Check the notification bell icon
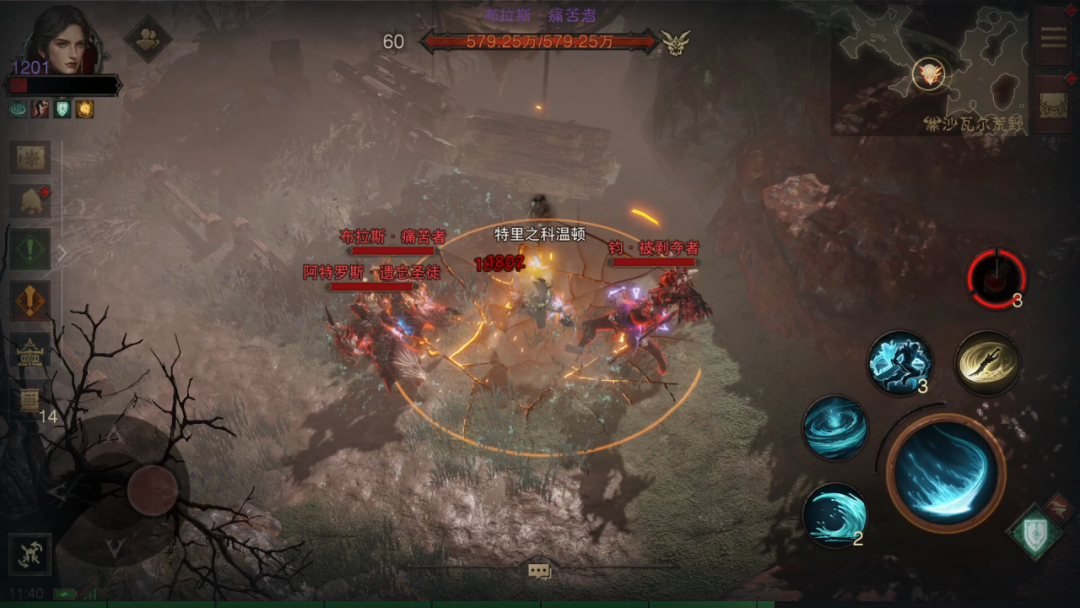This screenshot has height=608, width=1080. coord(30,201)
